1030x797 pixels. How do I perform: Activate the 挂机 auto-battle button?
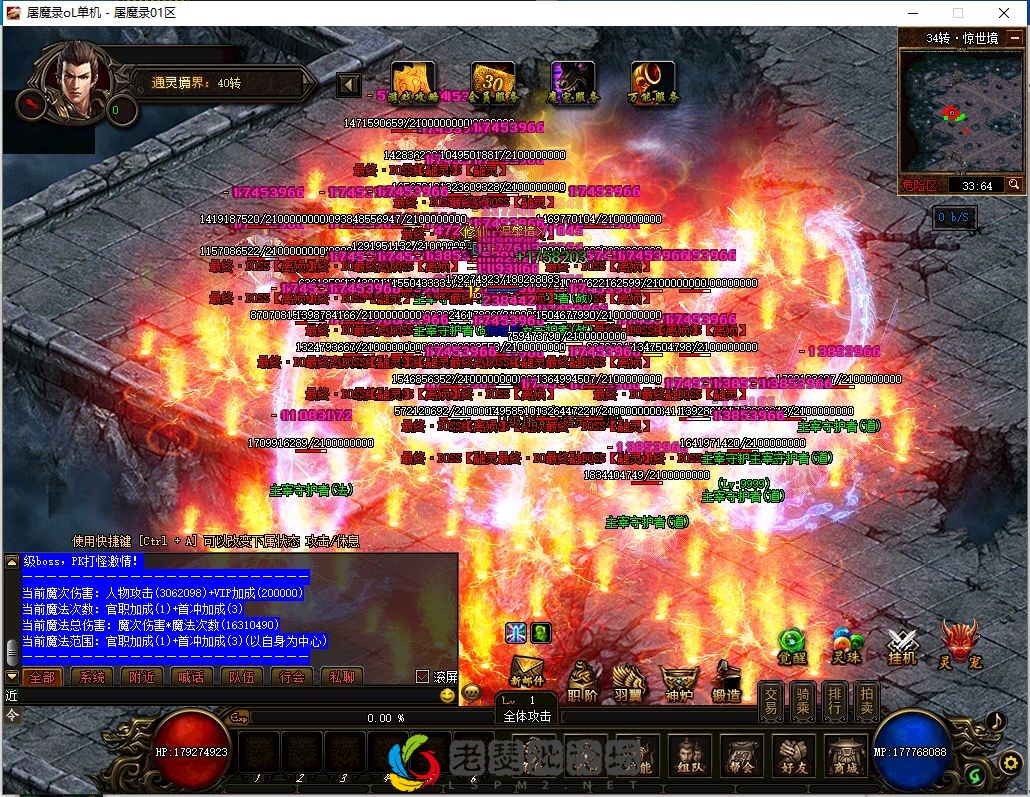click(902, 646)
